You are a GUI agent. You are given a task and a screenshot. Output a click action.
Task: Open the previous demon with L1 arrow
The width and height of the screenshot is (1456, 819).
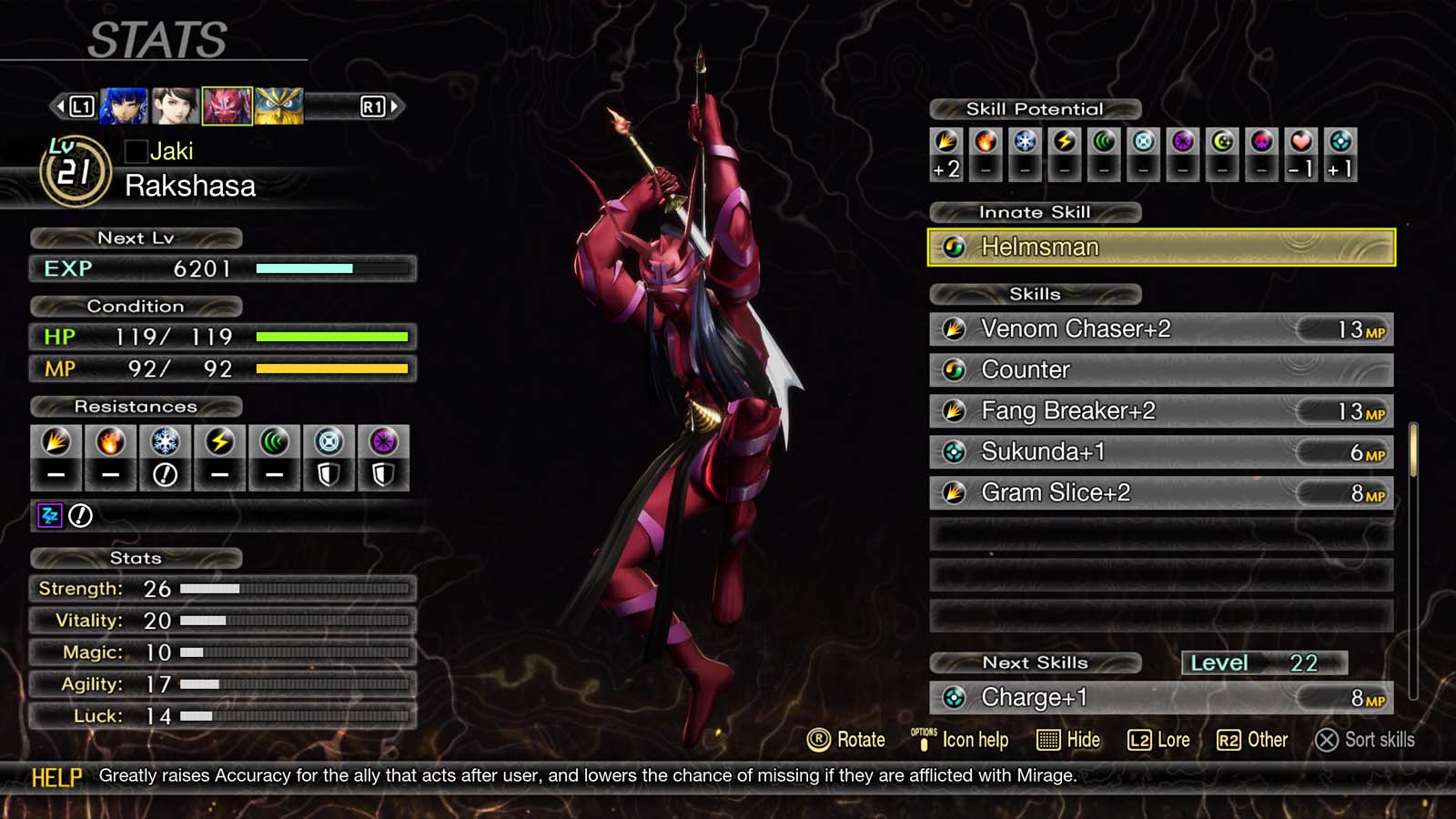pos(62,106)
